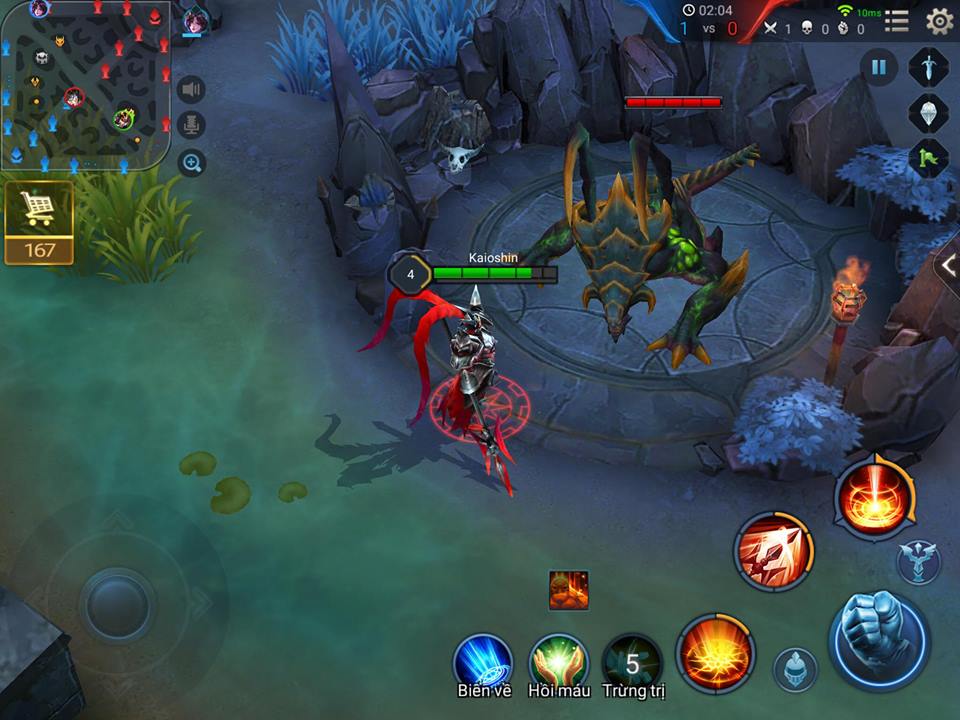The image size is (960, 720).
Task: Send the sword attack signal
Action: (x=928, y=67)
